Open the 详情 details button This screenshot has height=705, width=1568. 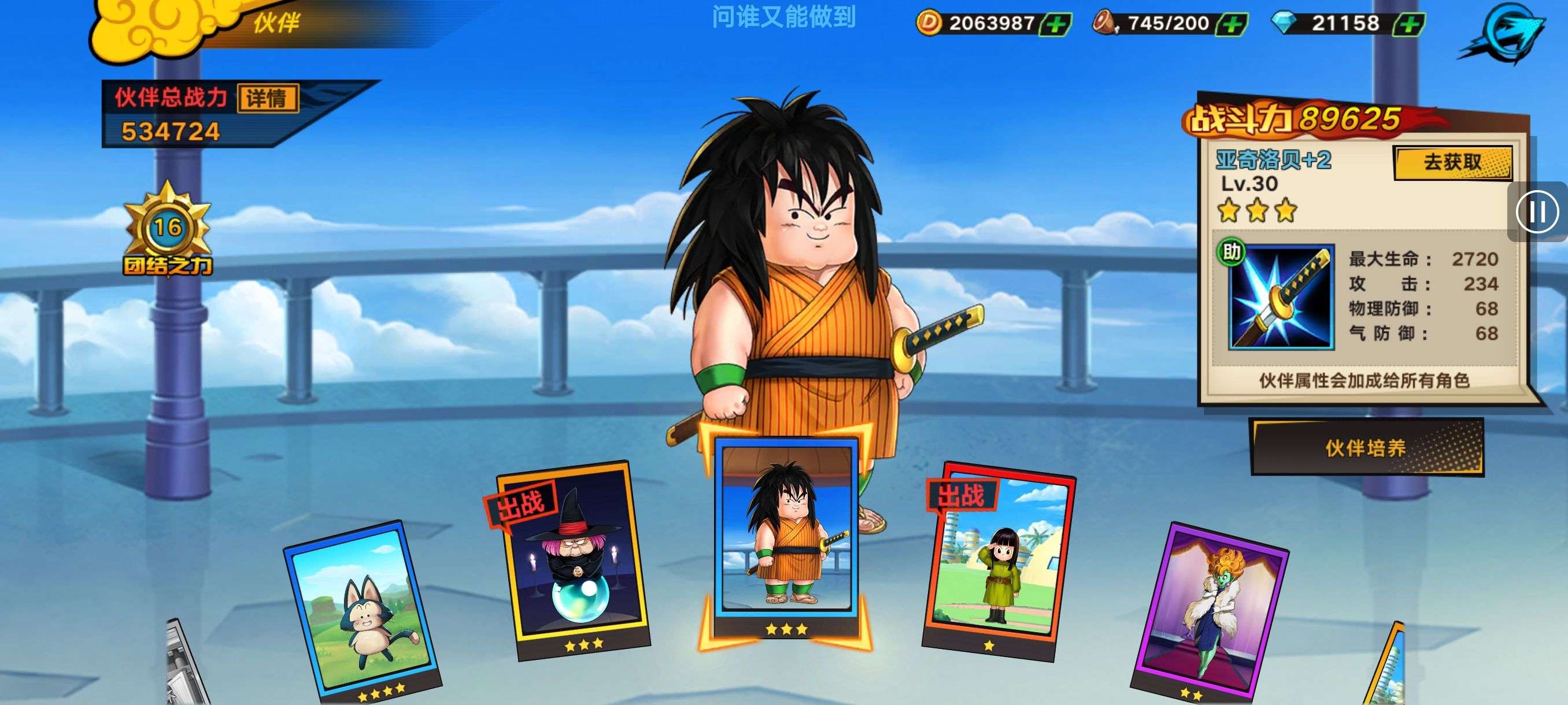(x=267, y=99)
